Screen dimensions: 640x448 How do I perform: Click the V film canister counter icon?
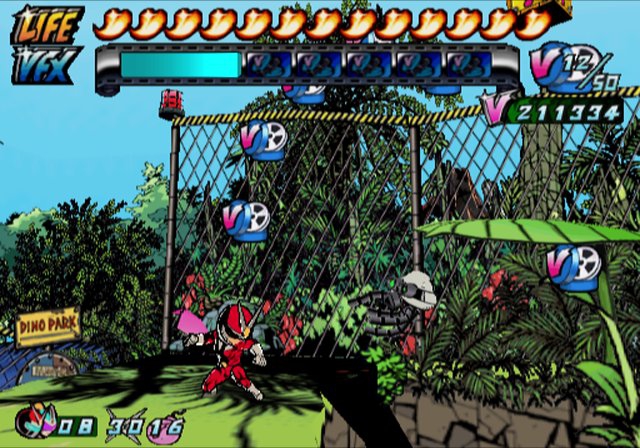click(x=553, y=66)
